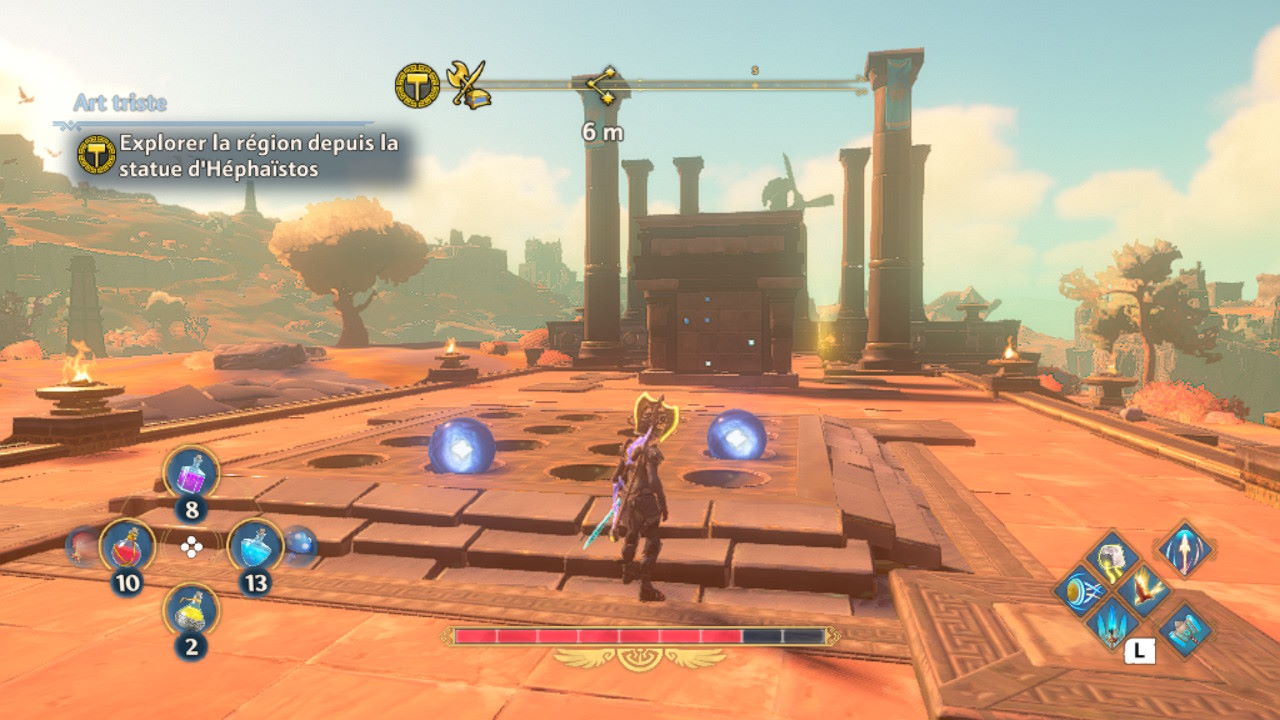Select the axe and sword compass icon
1280x720 pixels.
pyautogui.click(x=468, y=86)
